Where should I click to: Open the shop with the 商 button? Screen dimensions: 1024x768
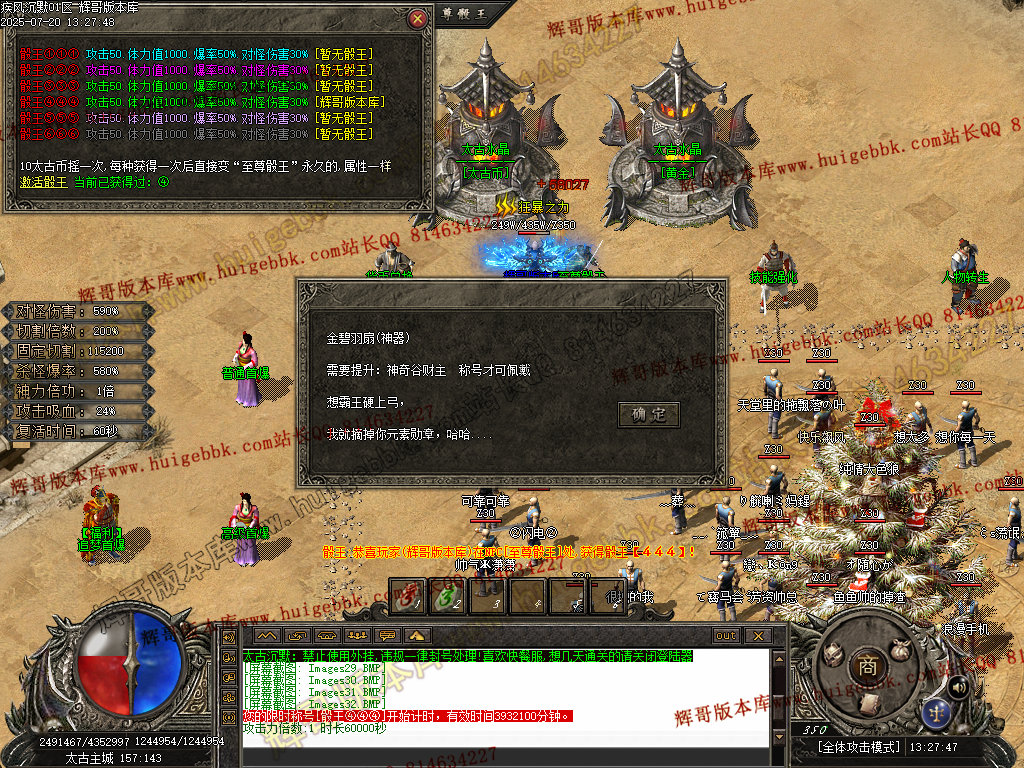869,666
